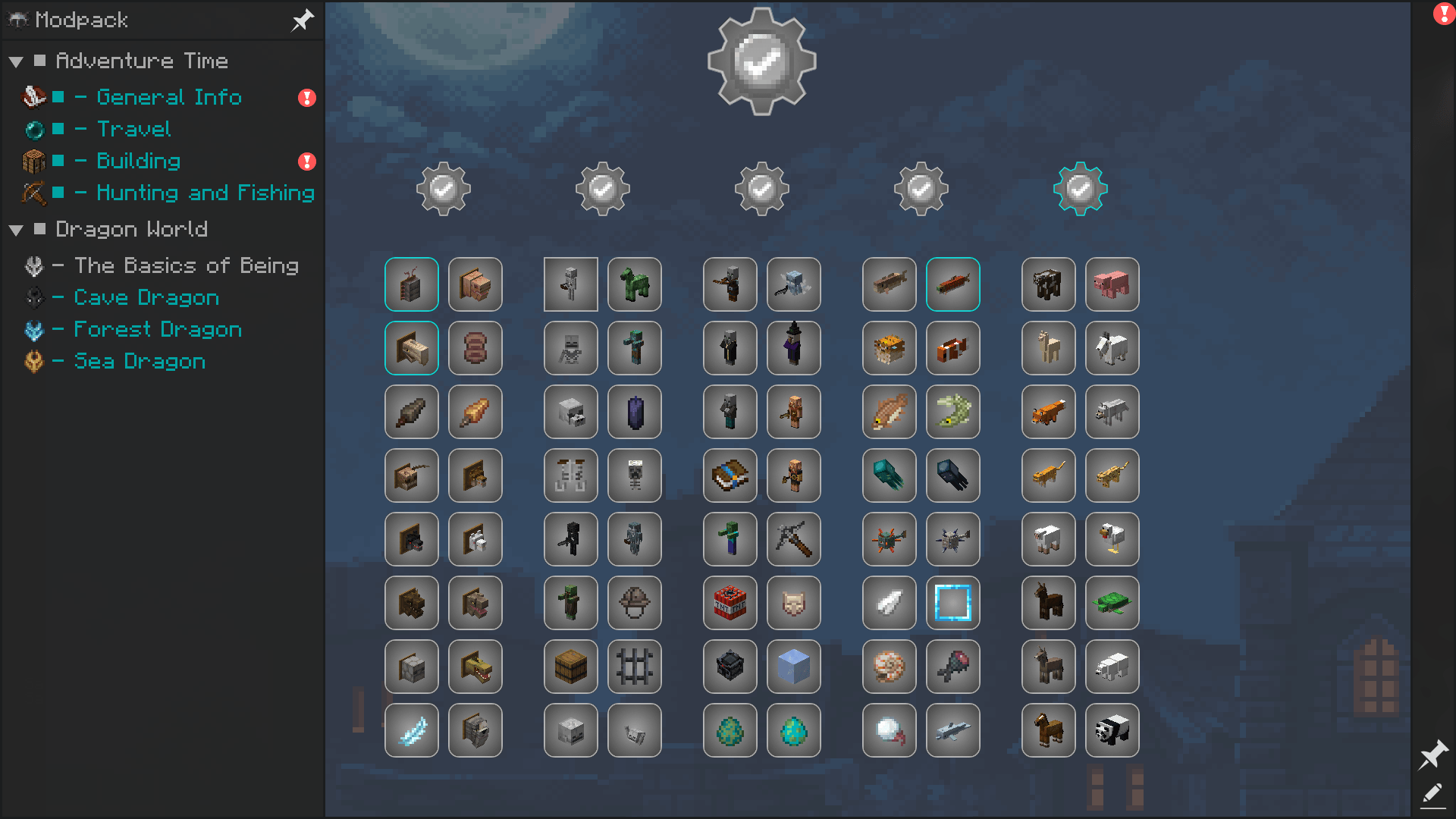Select the wooden barrel quest
Image resolution: width=1456 pixels, height=819 pixels.
(570, 667)
